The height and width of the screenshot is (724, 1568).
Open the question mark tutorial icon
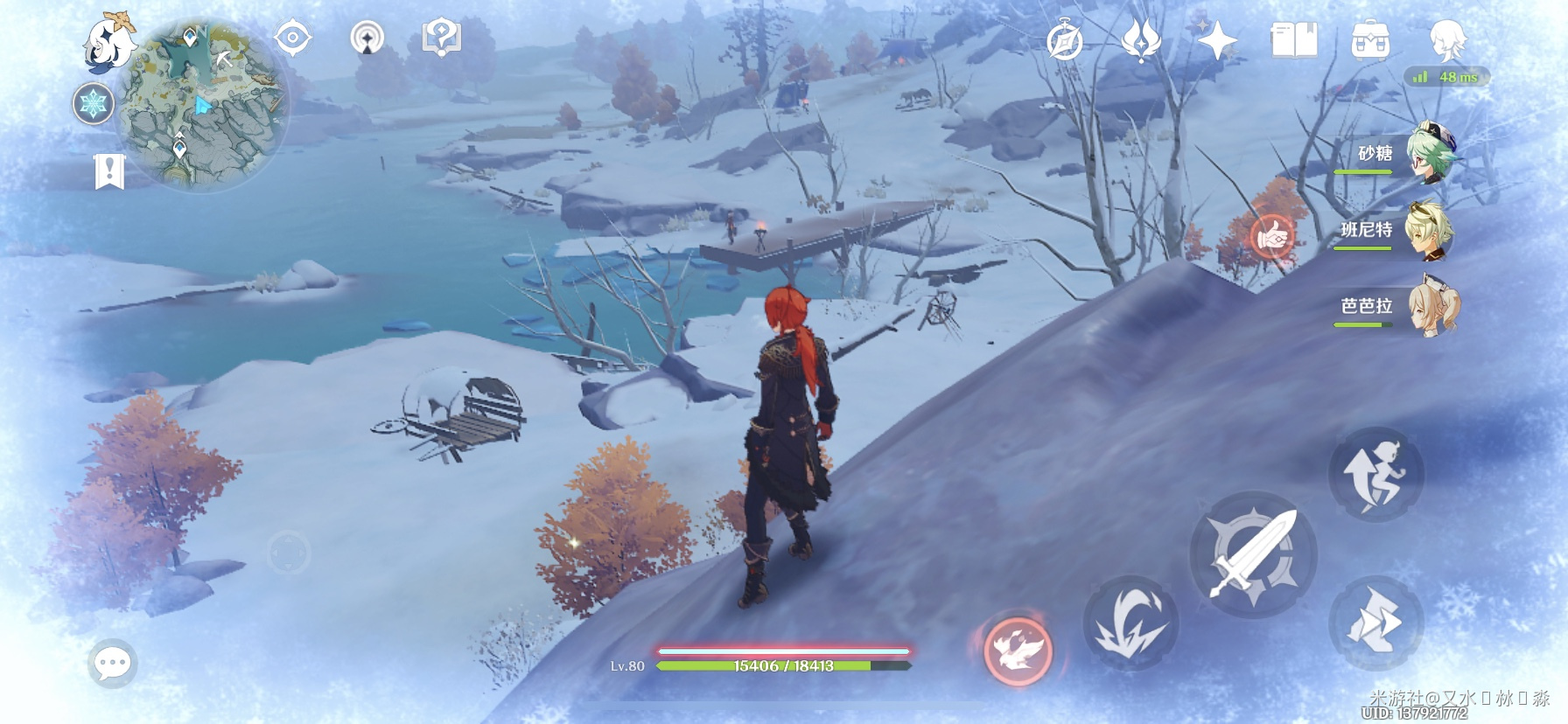click(441, 38)
